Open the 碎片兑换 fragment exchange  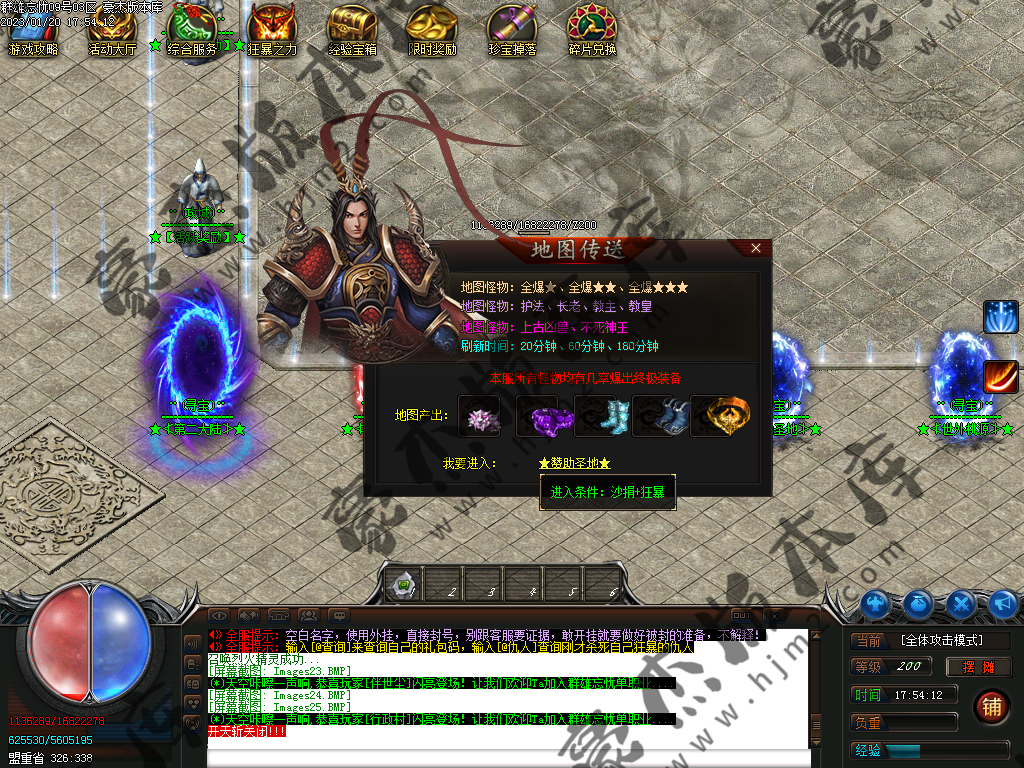[x=592, y=28]
